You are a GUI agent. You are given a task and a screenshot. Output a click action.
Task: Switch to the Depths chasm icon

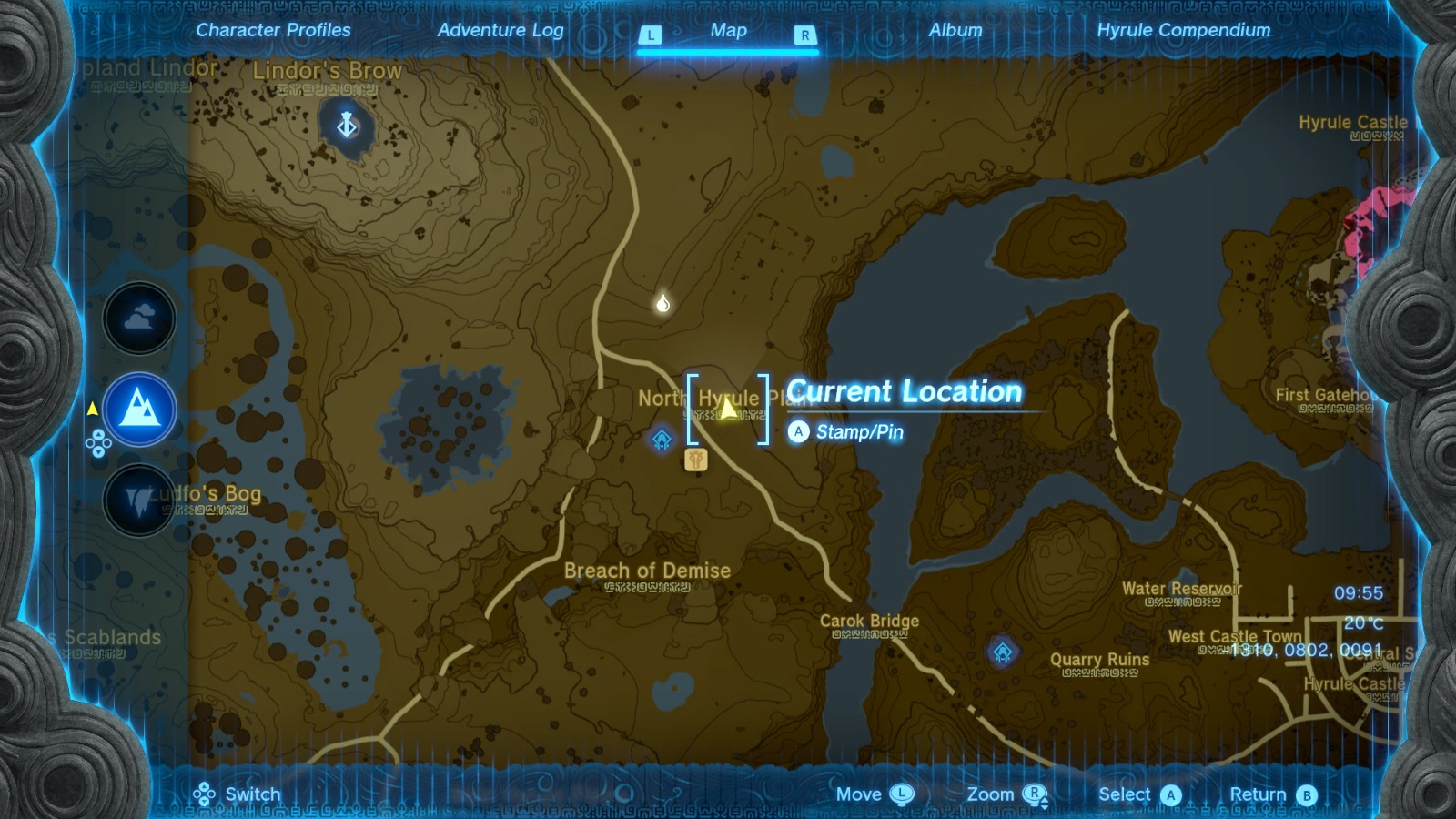point(138,500)
